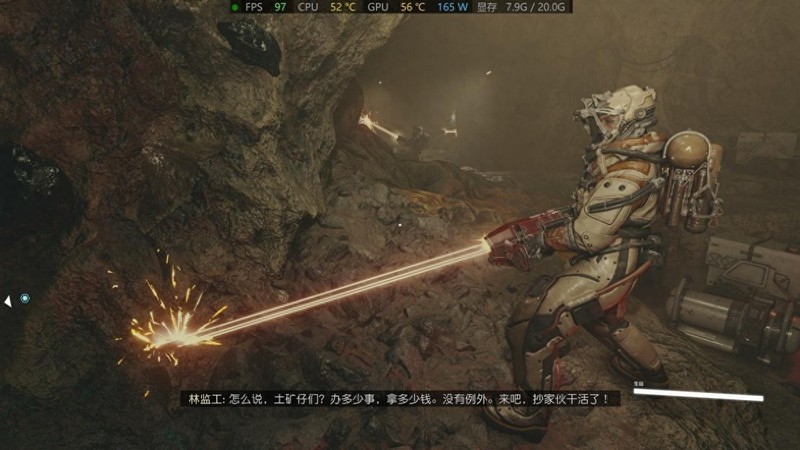Select the cyan objective waypoint marker
800x450 pixels.
[25, 298]
